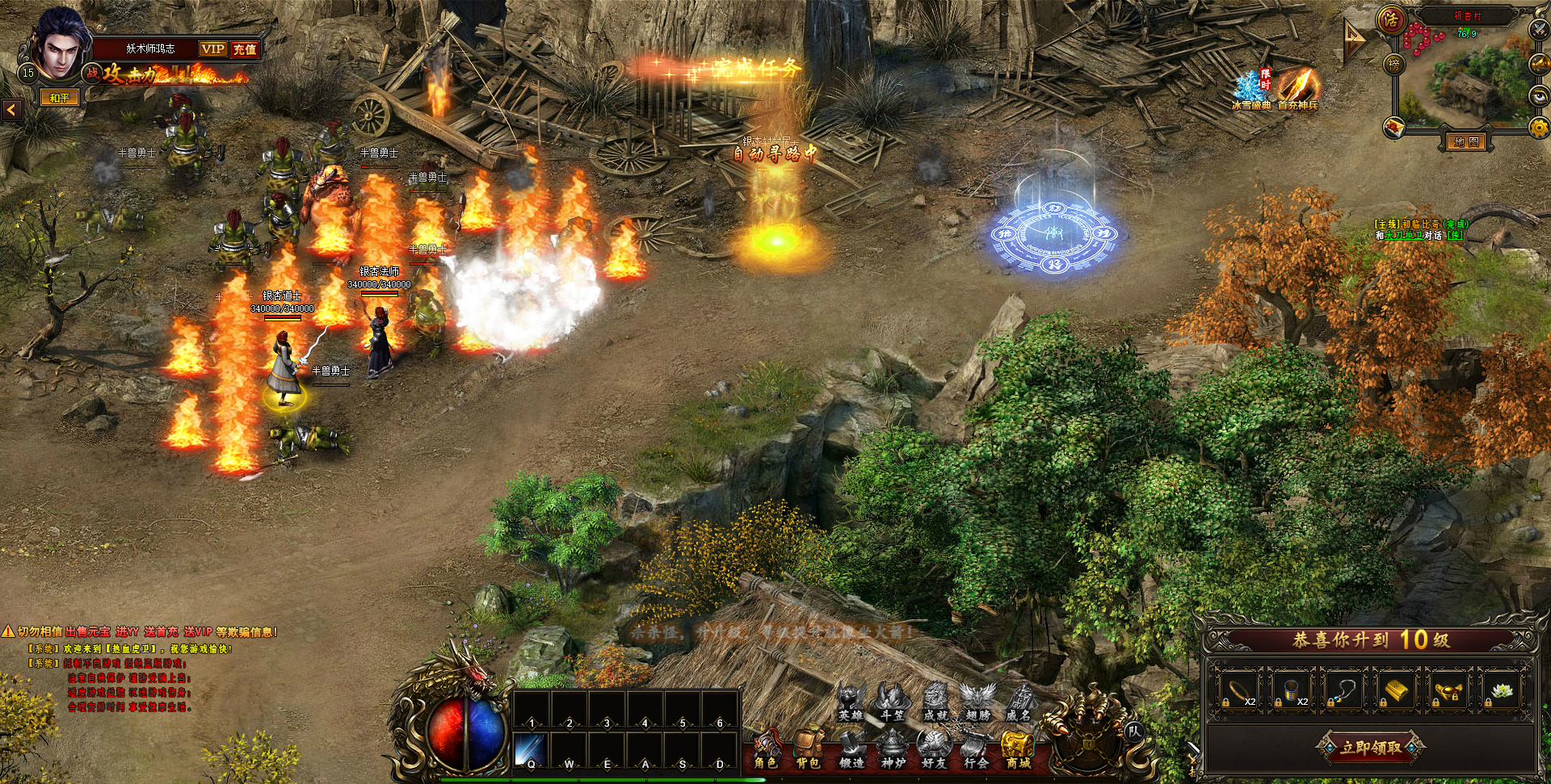Activate the skill in hotbar slot Q
1551x784 pixels.
click(x=531, y=750)
